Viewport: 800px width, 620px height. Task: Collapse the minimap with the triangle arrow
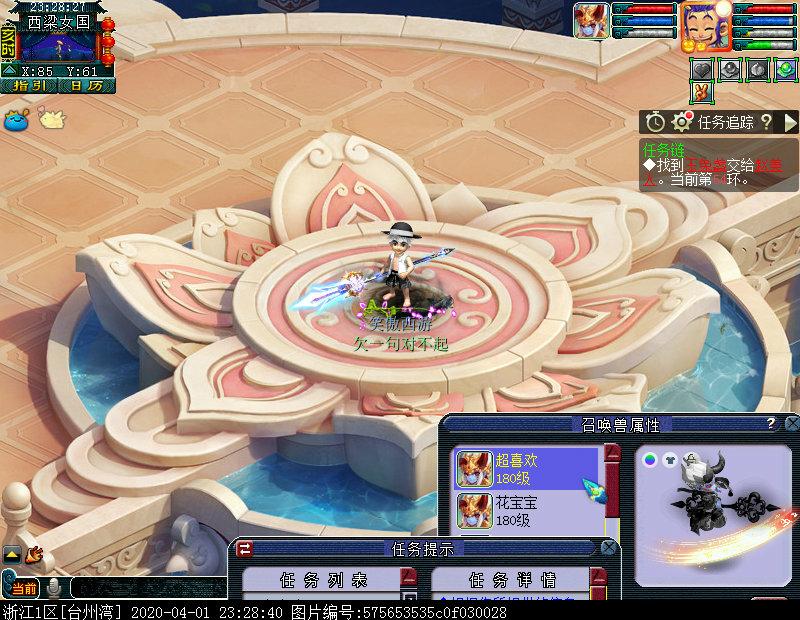click(x=9, y=70)
